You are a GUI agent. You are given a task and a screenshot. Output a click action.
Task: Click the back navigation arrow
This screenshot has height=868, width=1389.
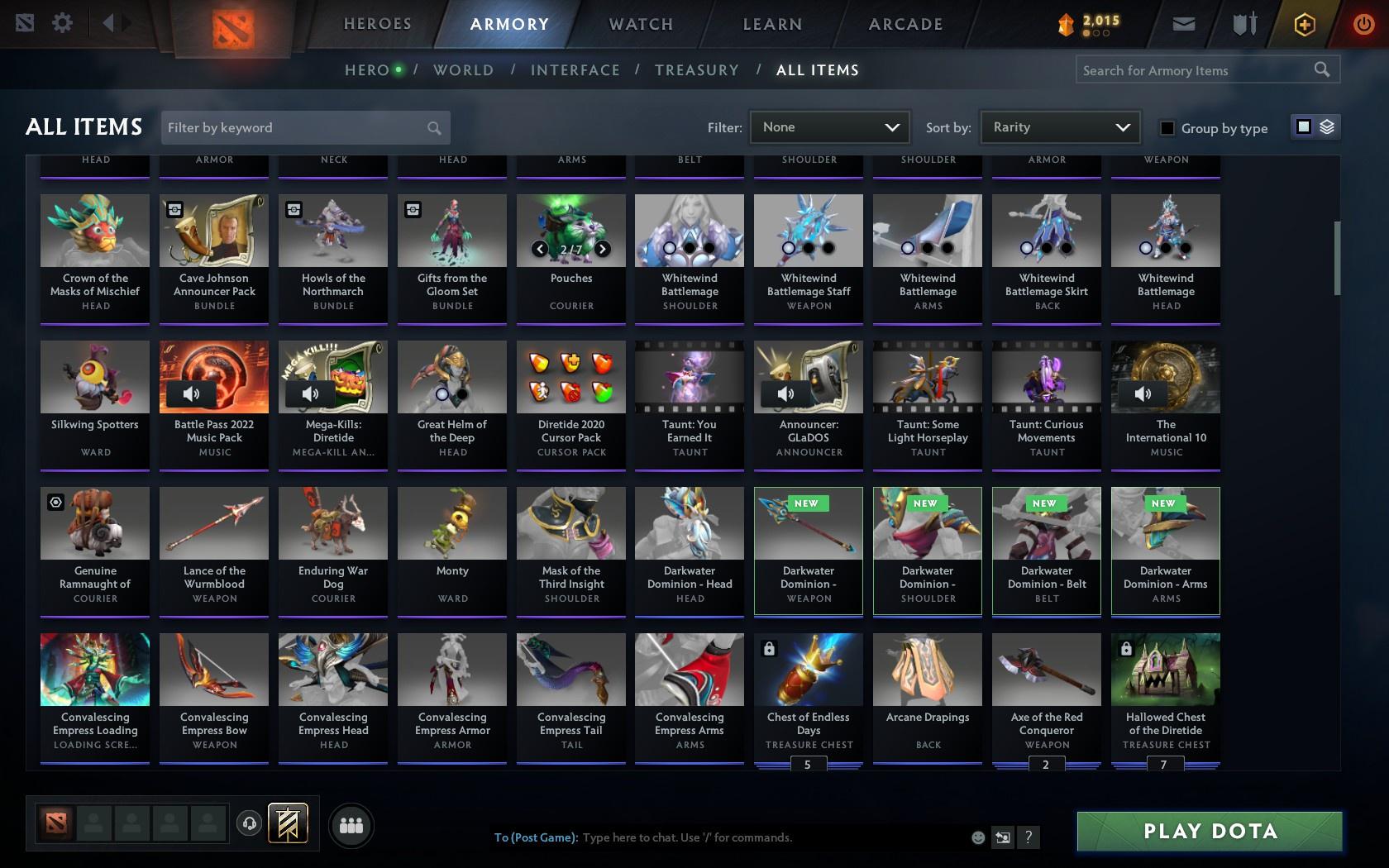110,23
